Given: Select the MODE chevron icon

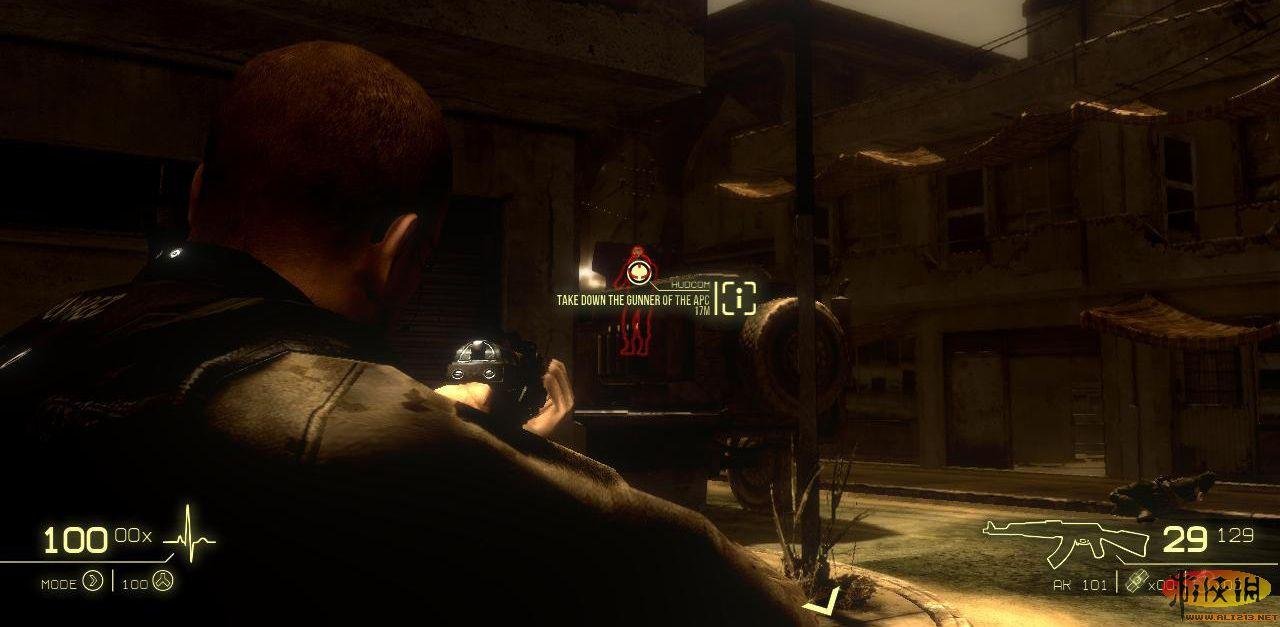Looking at the screenshot, I should click(93, 581).
